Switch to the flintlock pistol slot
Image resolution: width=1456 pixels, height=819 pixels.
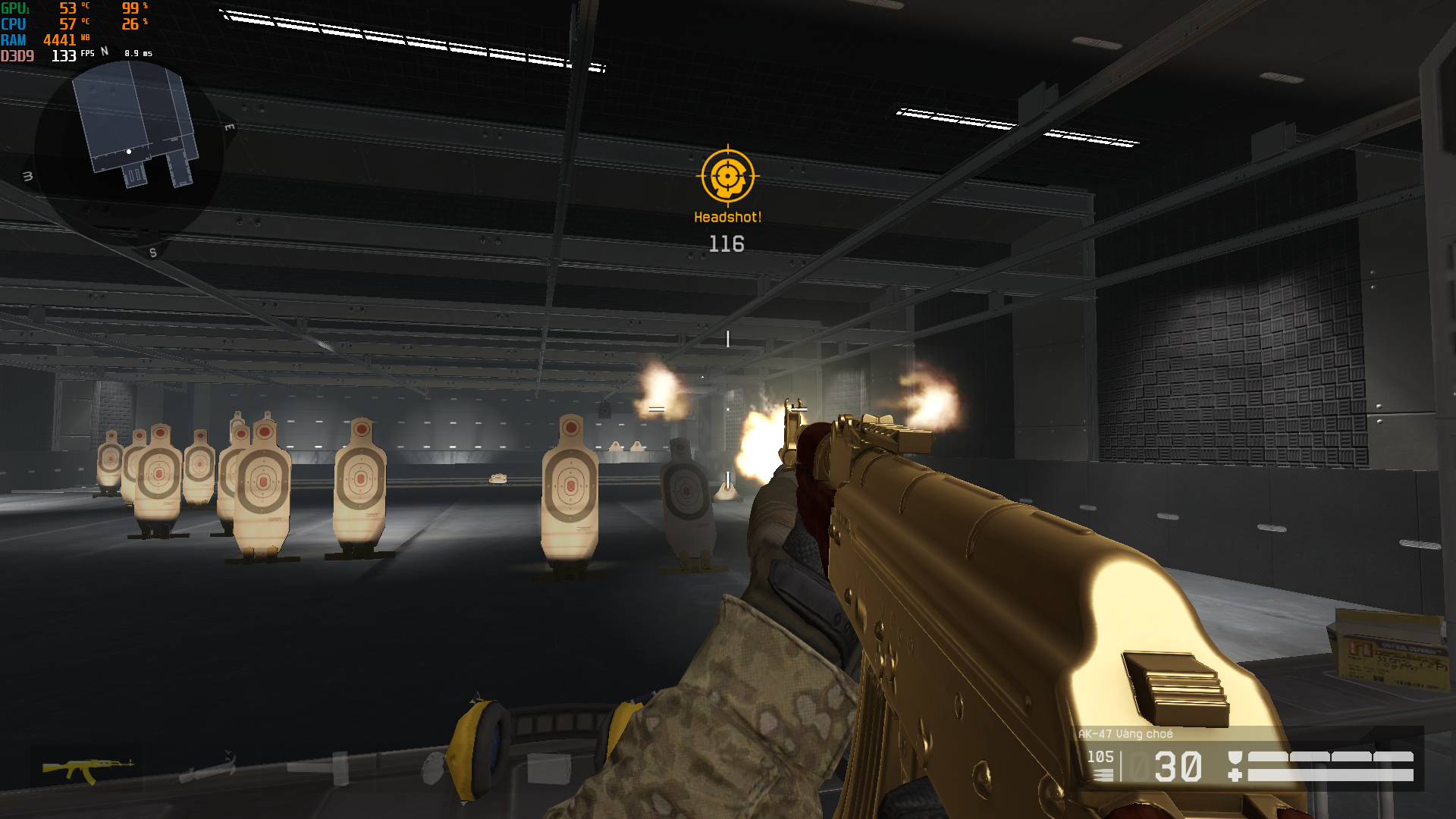206,769
